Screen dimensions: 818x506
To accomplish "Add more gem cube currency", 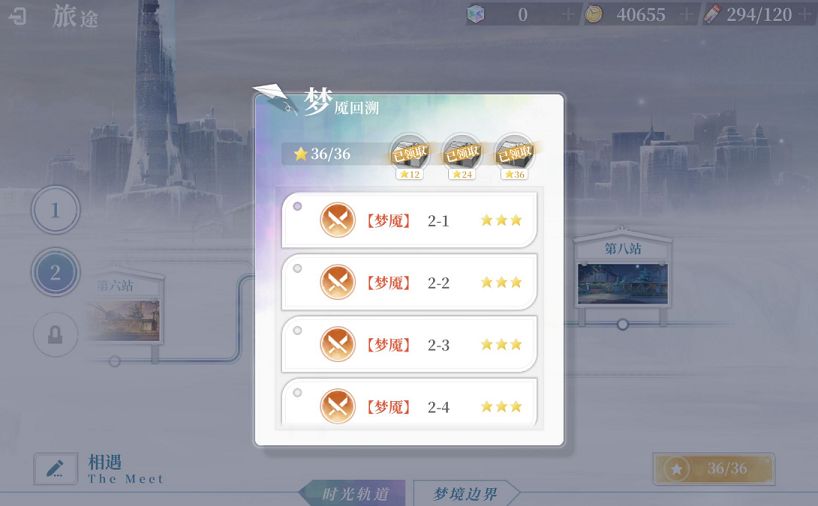I will point(568,15).
